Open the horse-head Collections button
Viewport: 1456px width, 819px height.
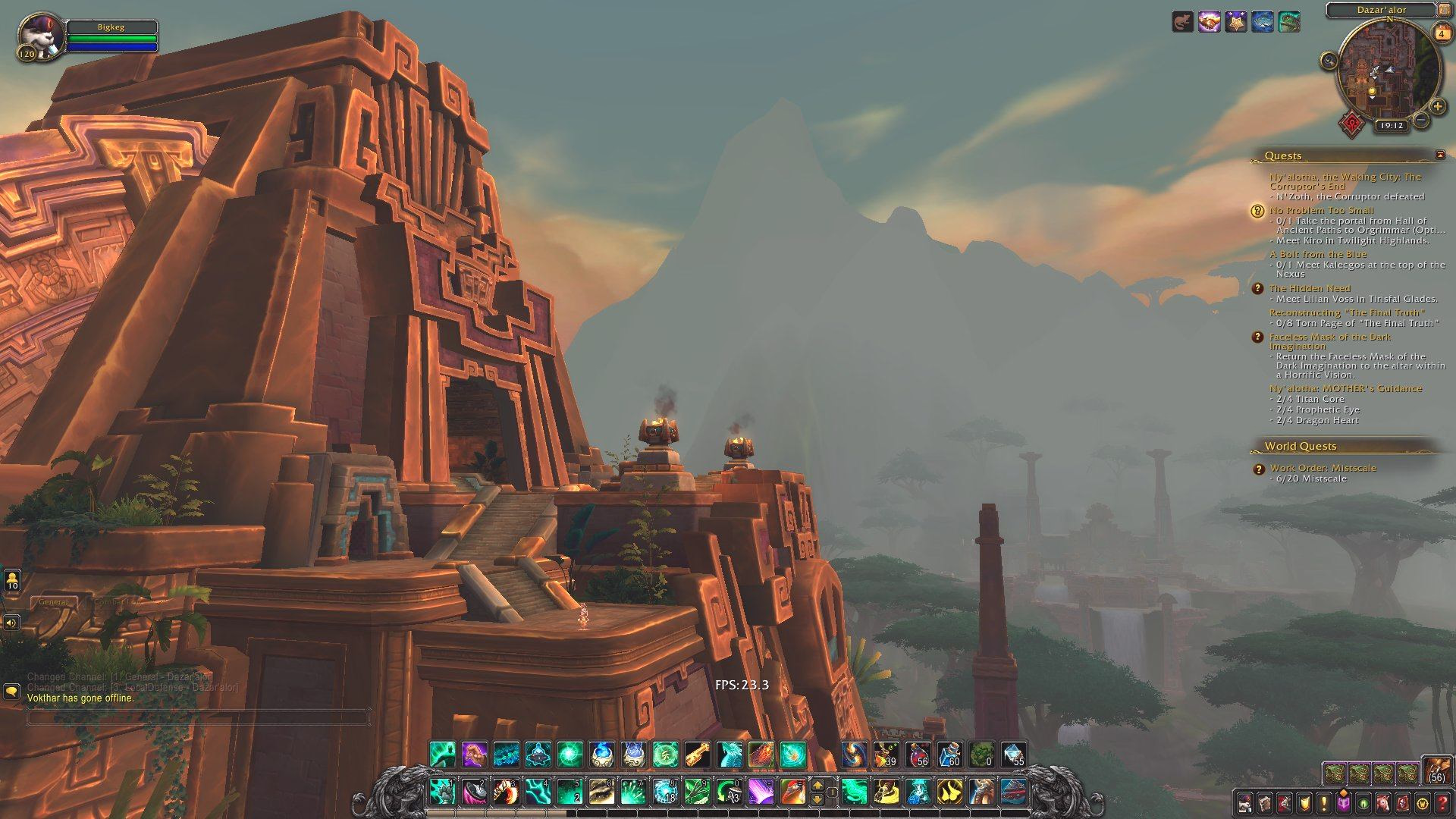tap(1382, 802)
